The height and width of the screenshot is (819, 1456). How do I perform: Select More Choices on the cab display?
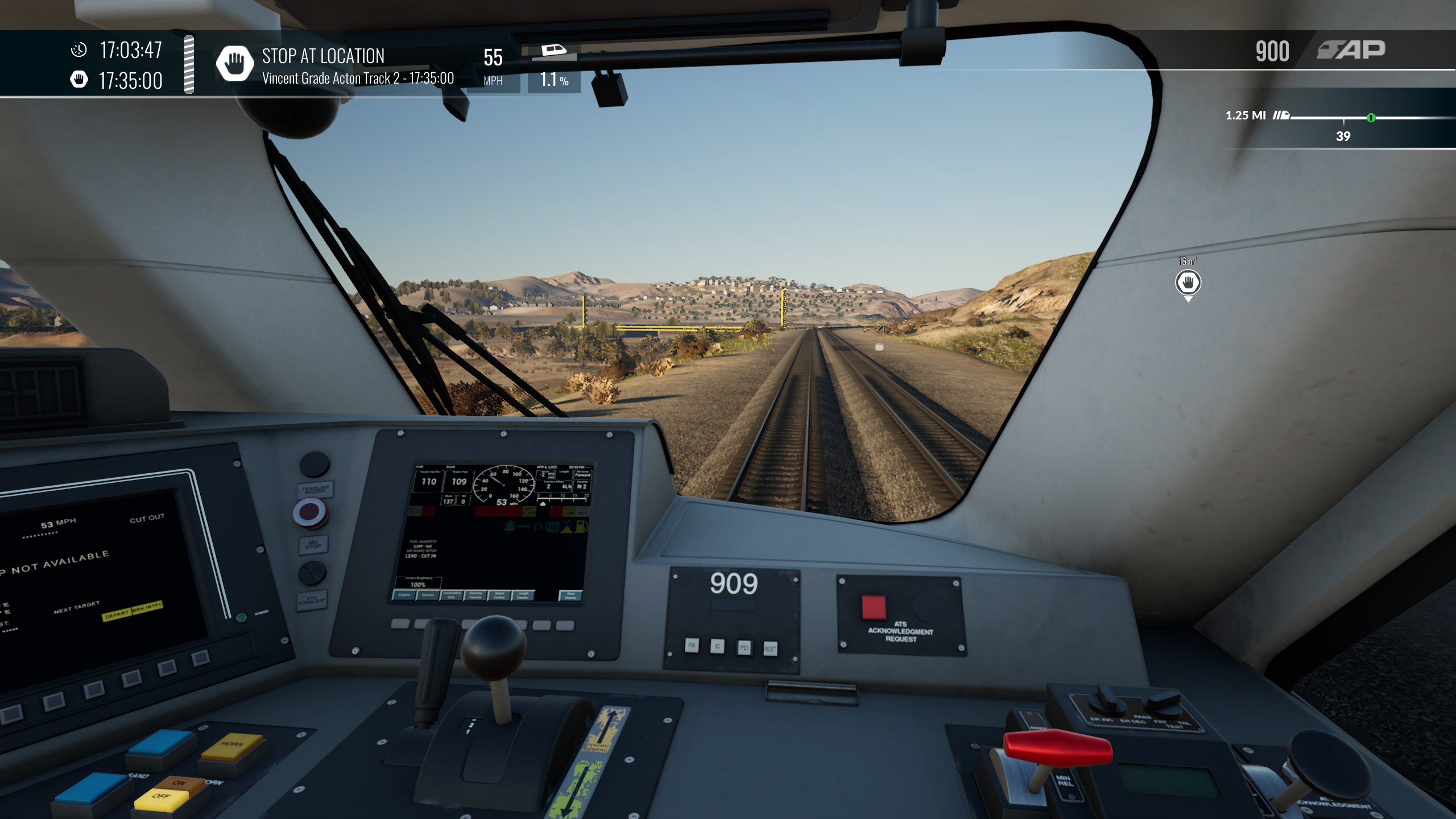point(570,595)
